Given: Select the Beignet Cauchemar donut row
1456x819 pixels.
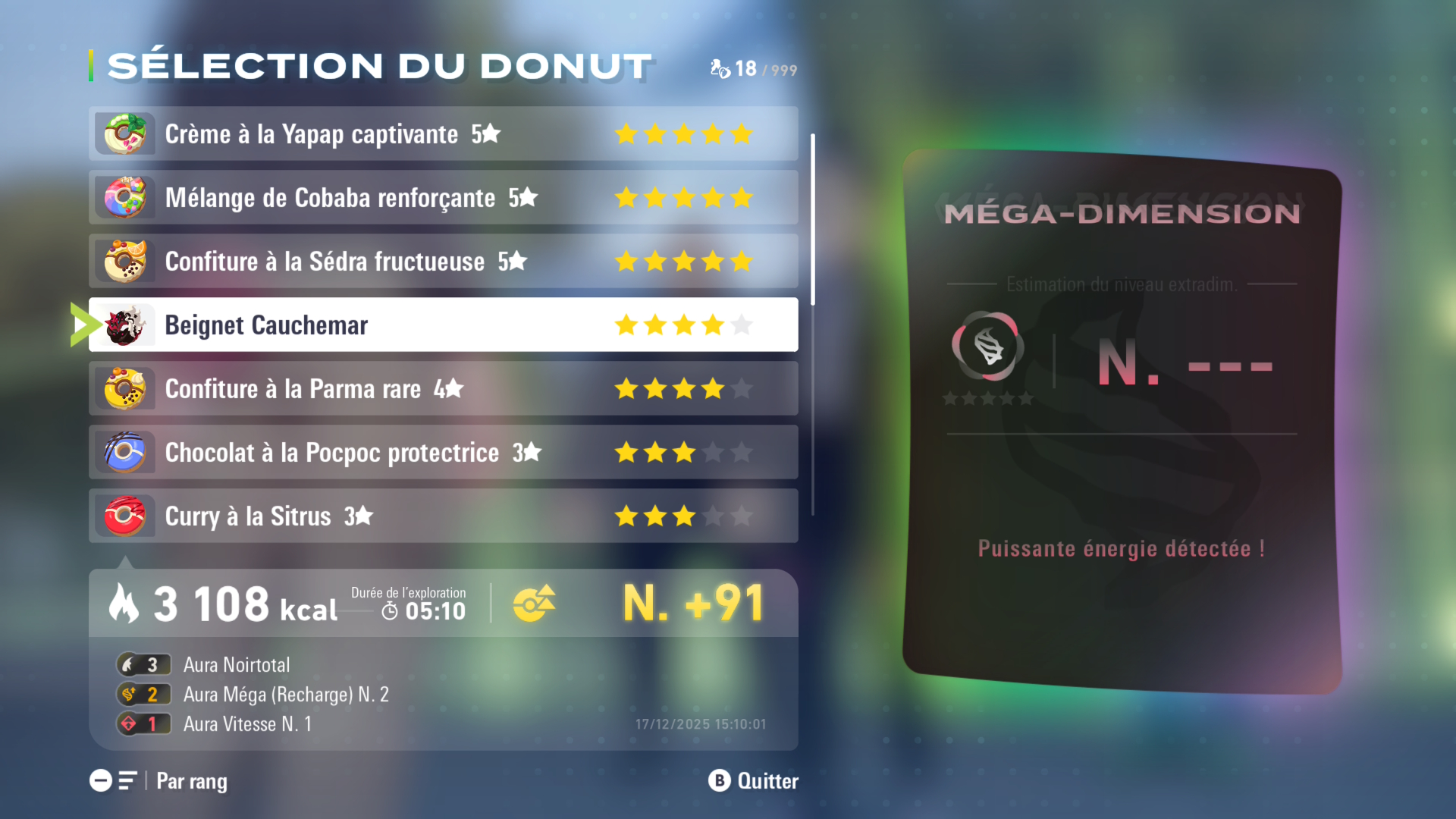Looking at the screenshot, I should [443, 325].
